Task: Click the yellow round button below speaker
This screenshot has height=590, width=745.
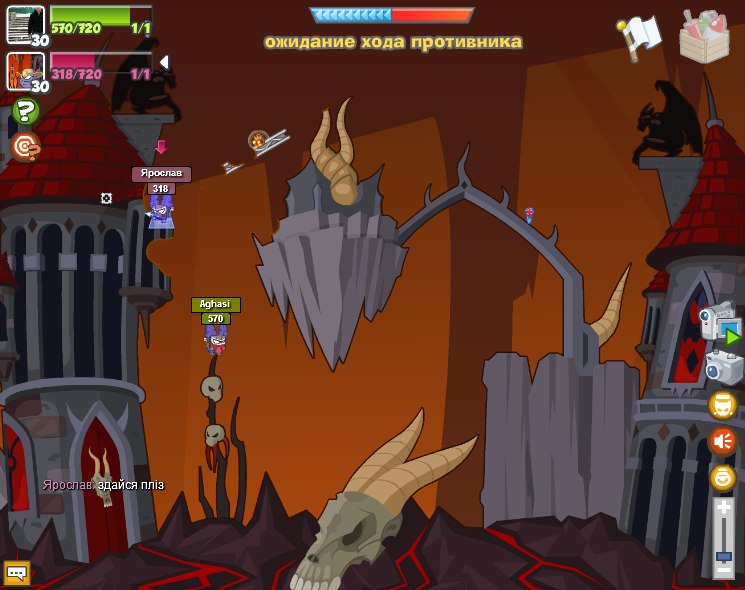Action: (x=722, y=477)
